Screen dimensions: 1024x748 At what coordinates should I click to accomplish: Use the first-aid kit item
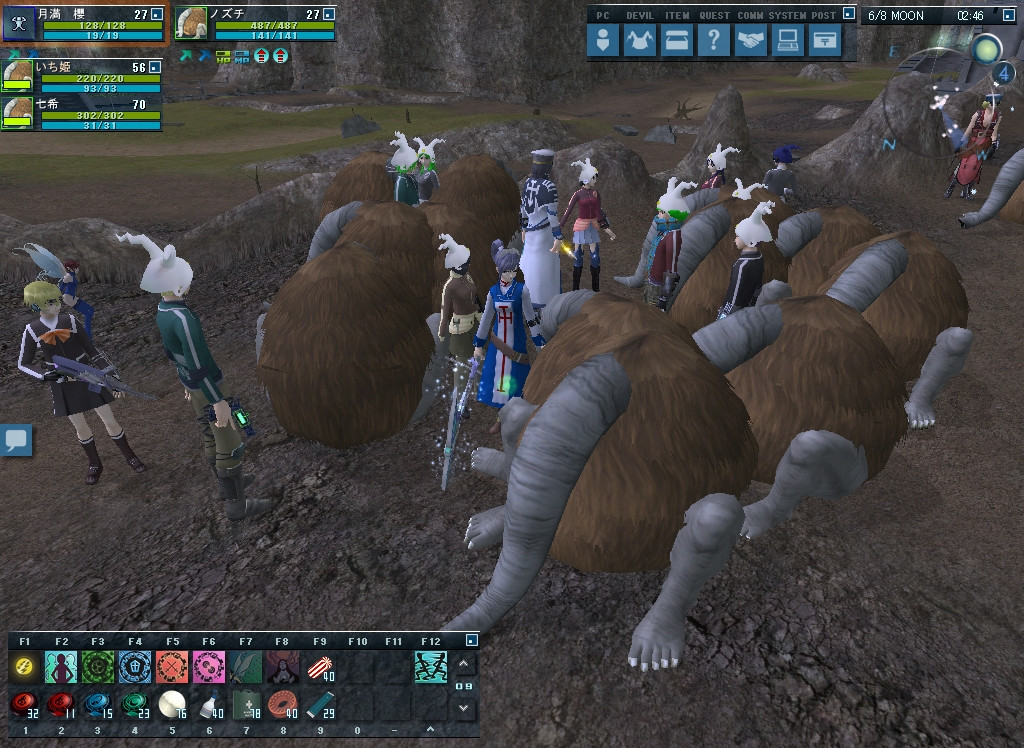[x=246, y=706]
